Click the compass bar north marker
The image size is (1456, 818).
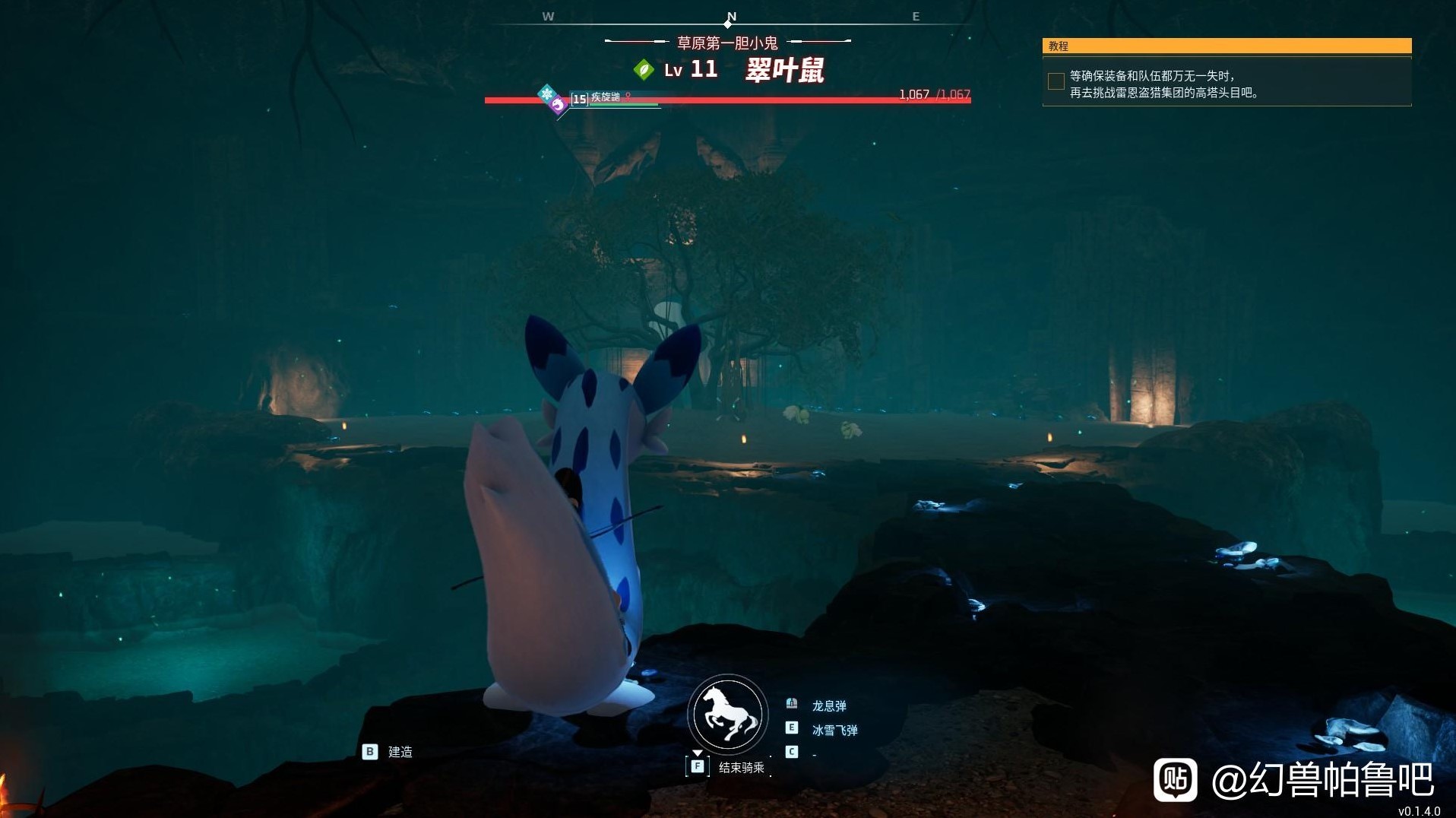[x=731, y=17]
